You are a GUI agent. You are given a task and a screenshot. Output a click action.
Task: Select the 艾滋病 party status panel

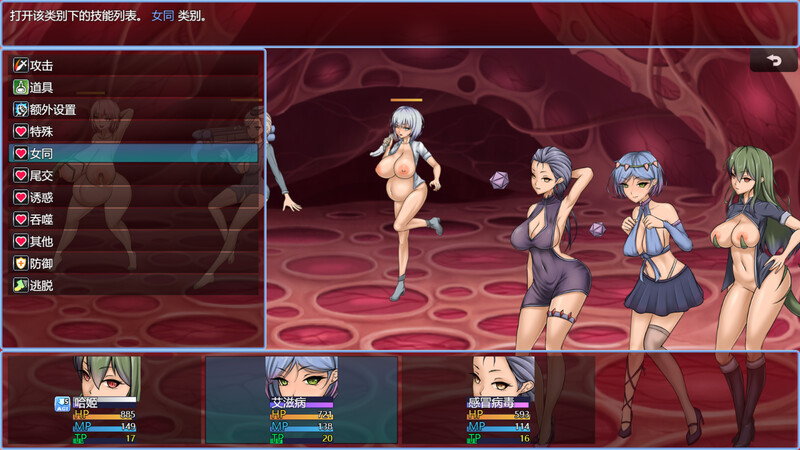[x=301, y=400]
